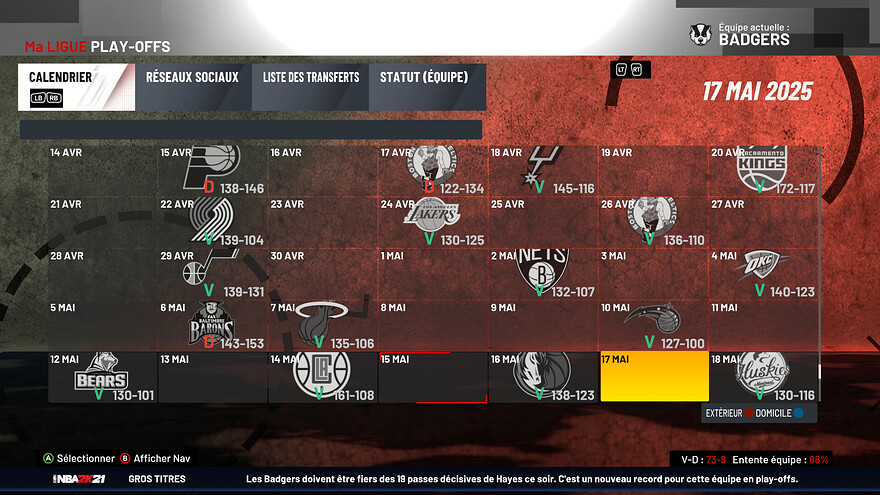Select the 20 Avr Sacramento Kings game
Screen dimensions: 880x495
coord(764,170)
